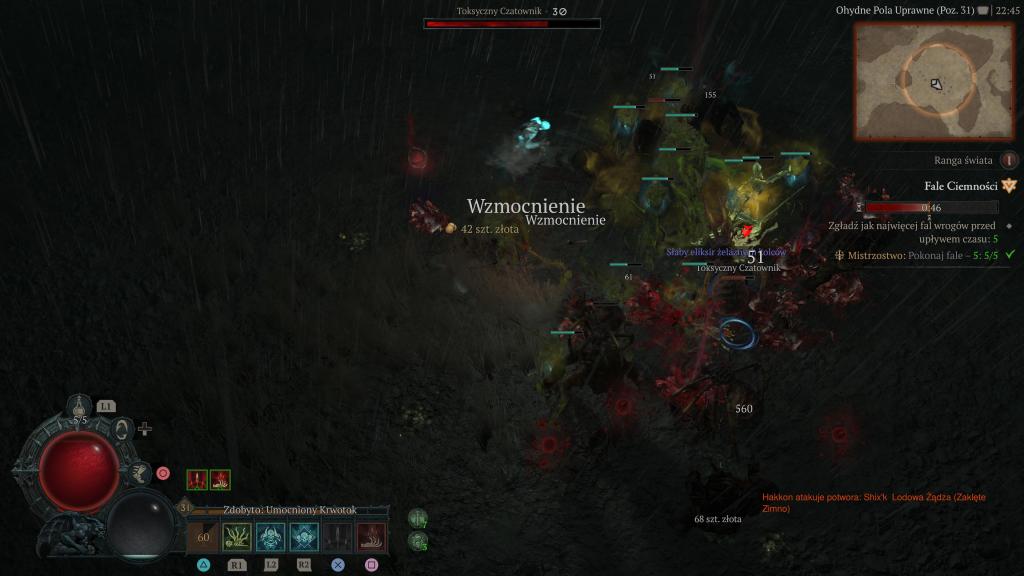
Task: Activate the first blue skull skill
Action: pyautogui.click(x=271, y=537)
